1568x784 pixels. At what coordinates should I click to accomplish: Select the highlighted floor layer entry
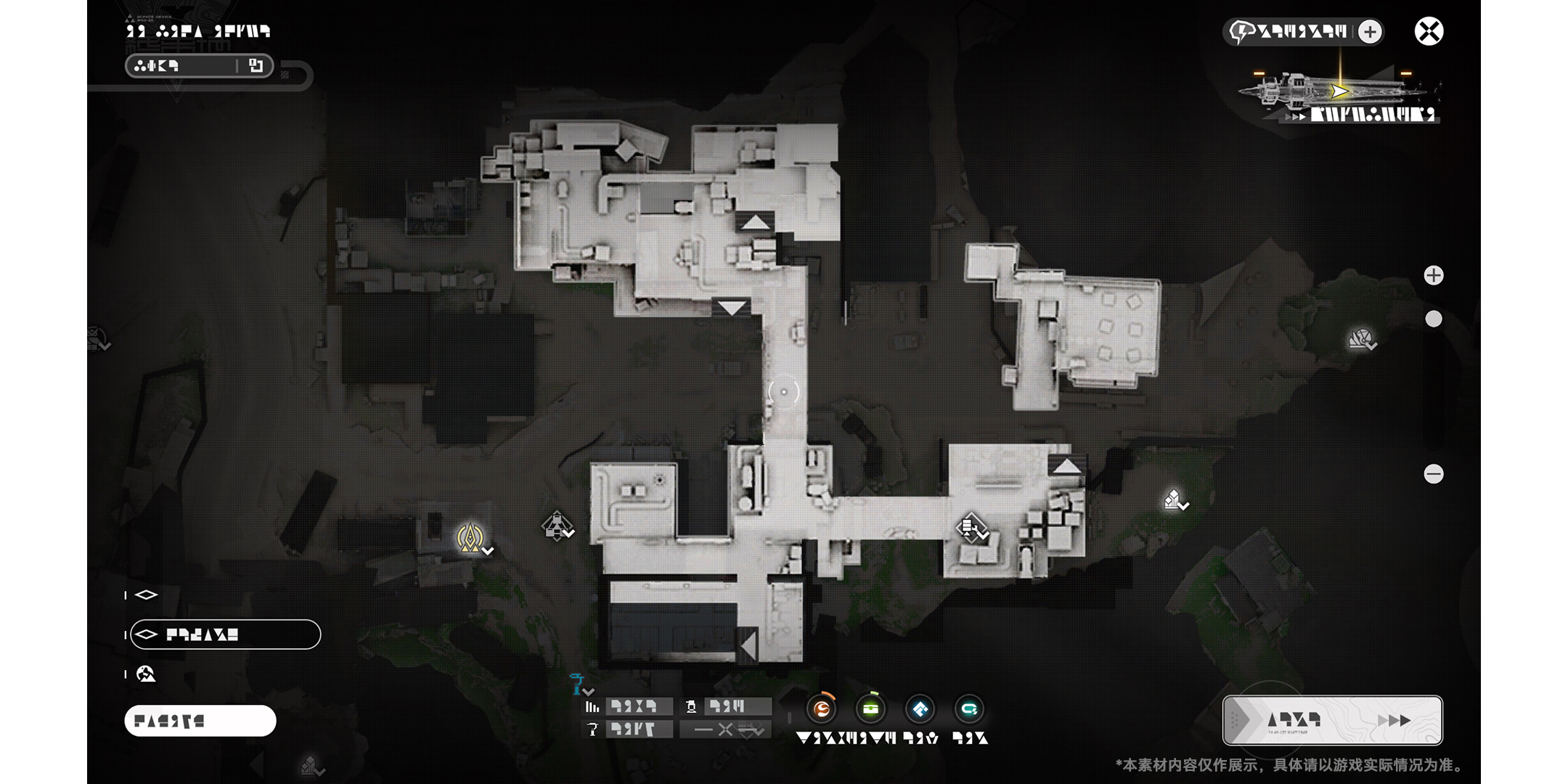click(225, 634)
